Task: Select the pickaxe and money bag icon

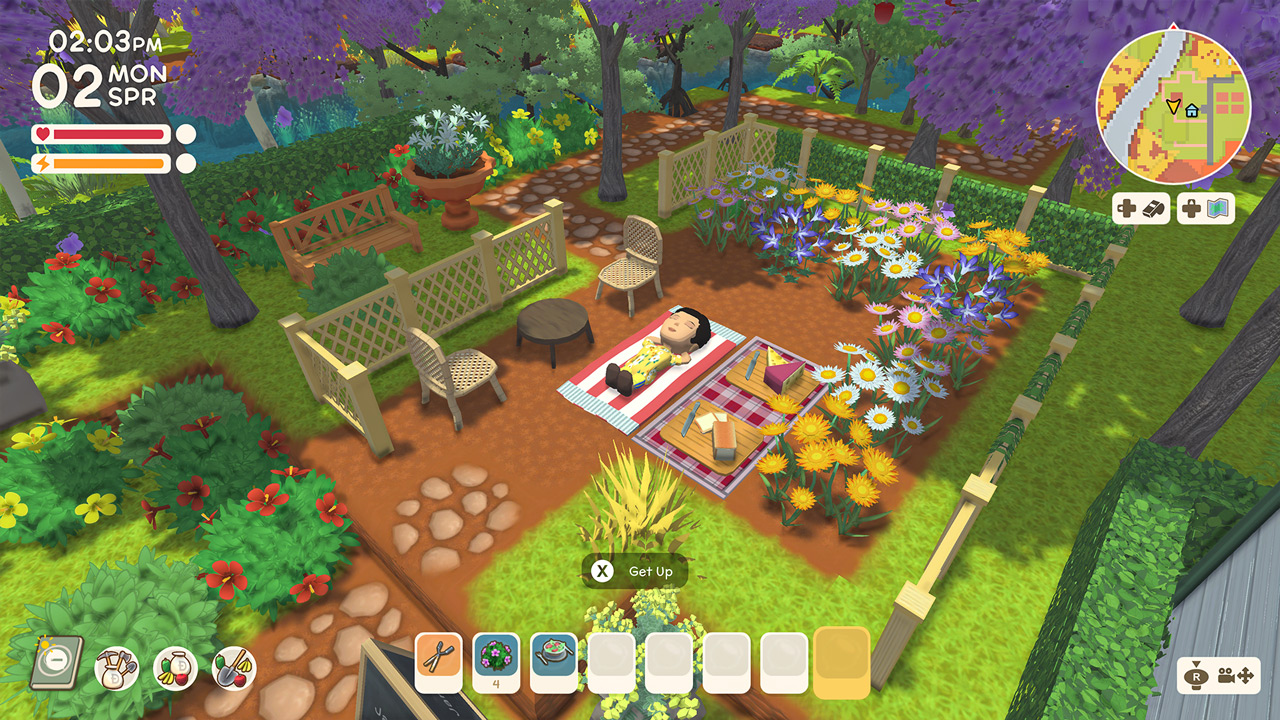Action: [116, 668]
